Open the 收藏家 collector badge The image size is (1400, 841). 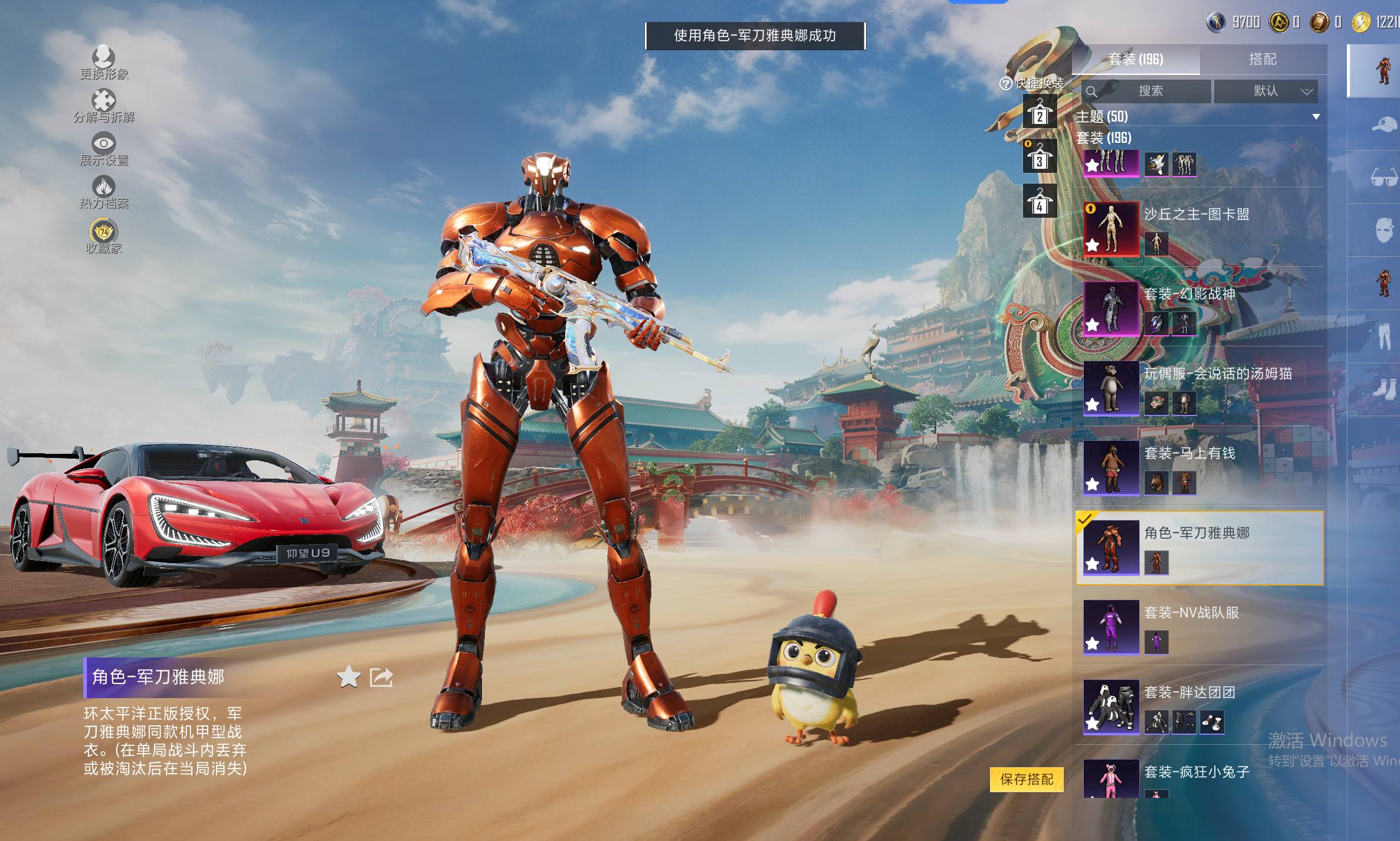click(x=104, y=235)
